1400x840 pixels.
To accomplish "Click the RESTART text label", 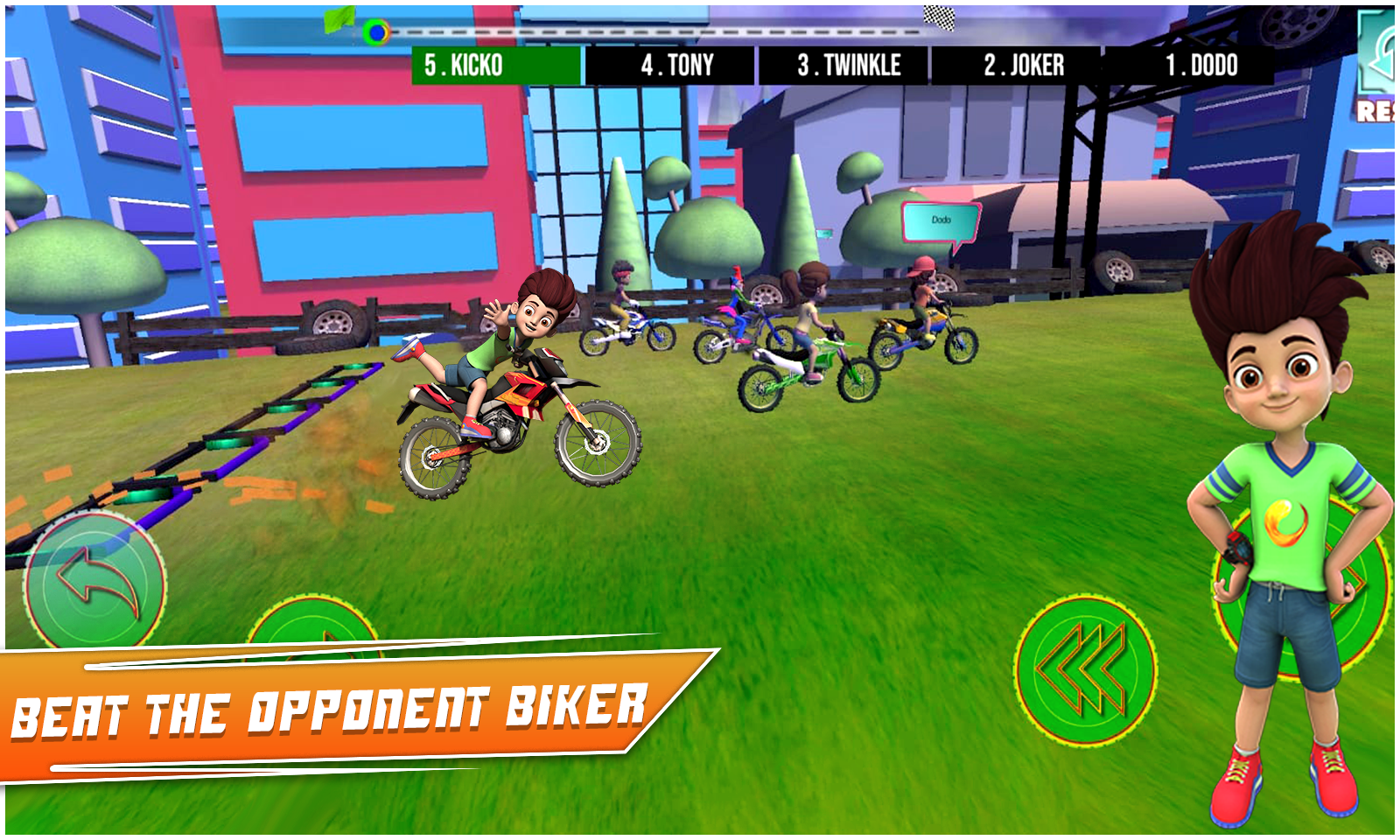I will pyautogui.click(x=1382, y=110).
